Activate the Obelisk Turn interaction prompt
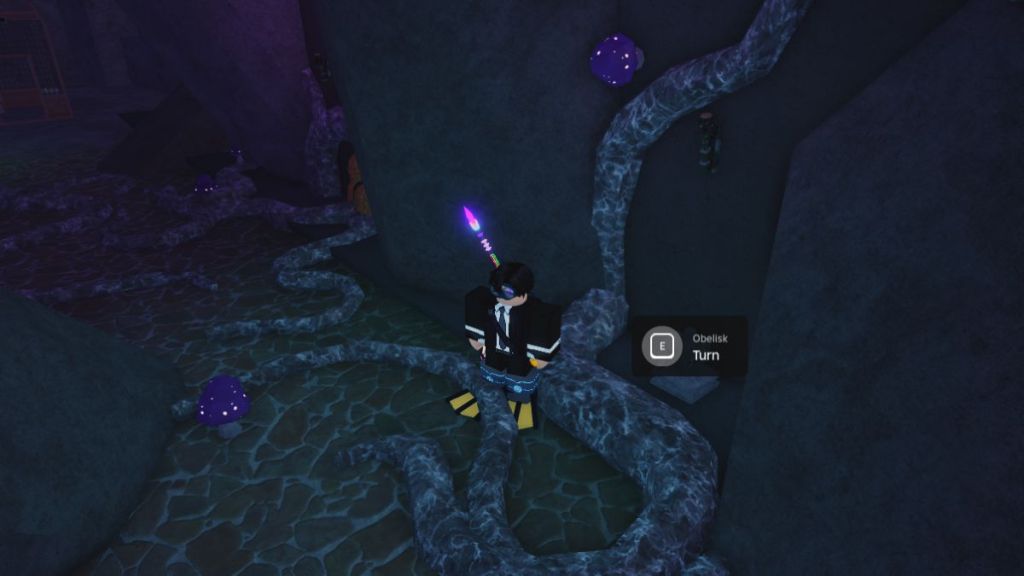 (x=661, y=347)
